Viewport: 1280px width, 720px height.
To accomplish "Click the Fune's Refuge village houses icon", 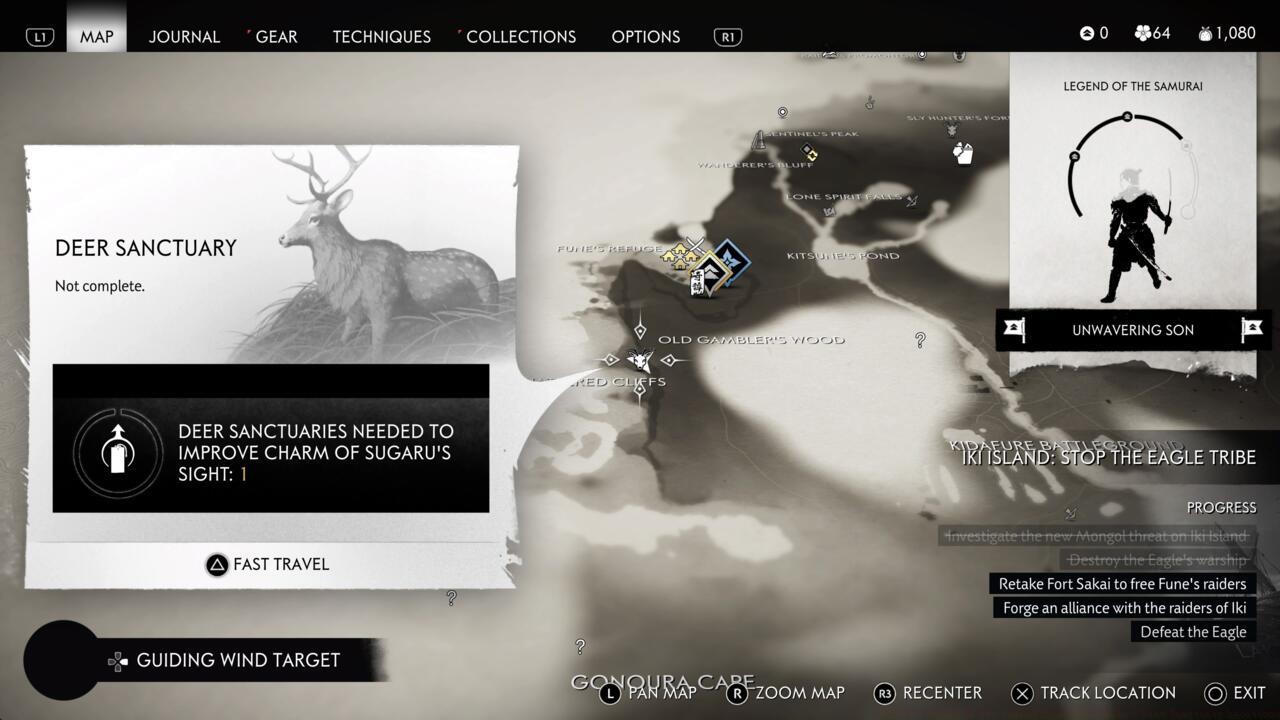I will 680,255.
